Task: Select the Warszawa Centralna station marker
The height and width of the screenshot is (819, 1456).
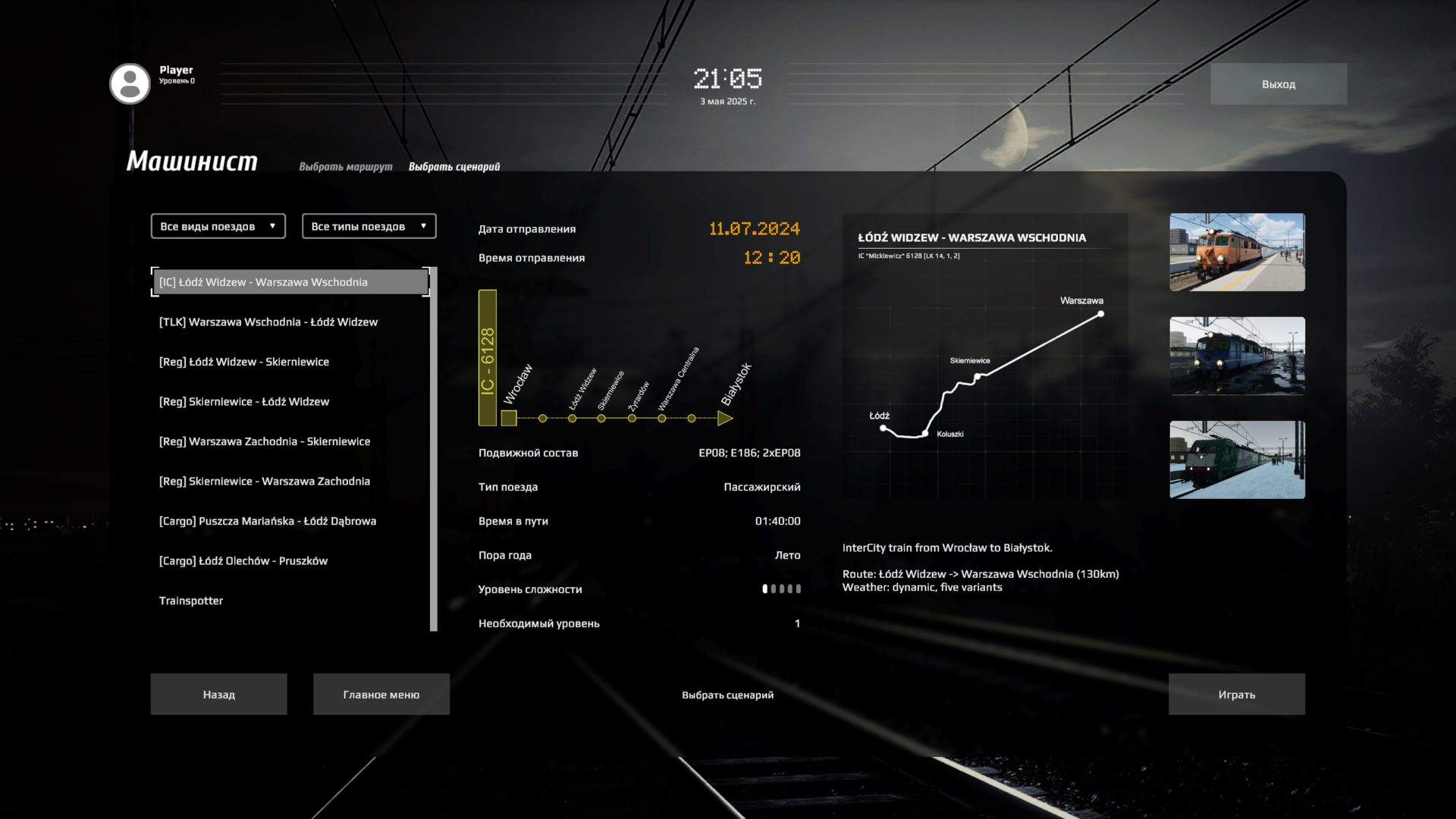Action: click(x=661, y=417)
